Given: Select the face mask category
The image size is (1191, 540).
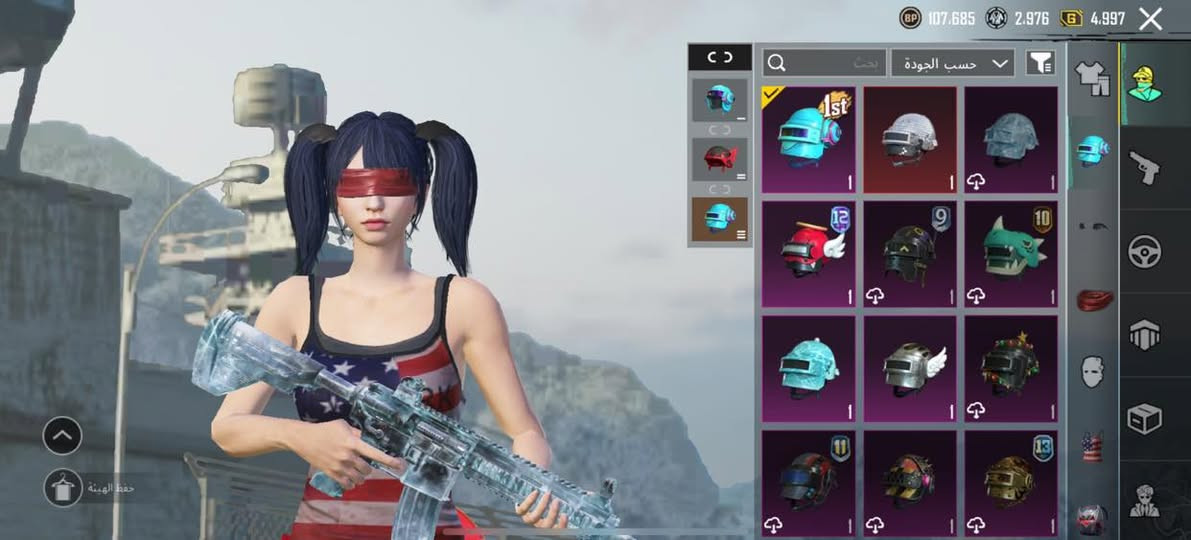Looking at the screenshot, I should pyautogui.click(x=1092, y=372).
